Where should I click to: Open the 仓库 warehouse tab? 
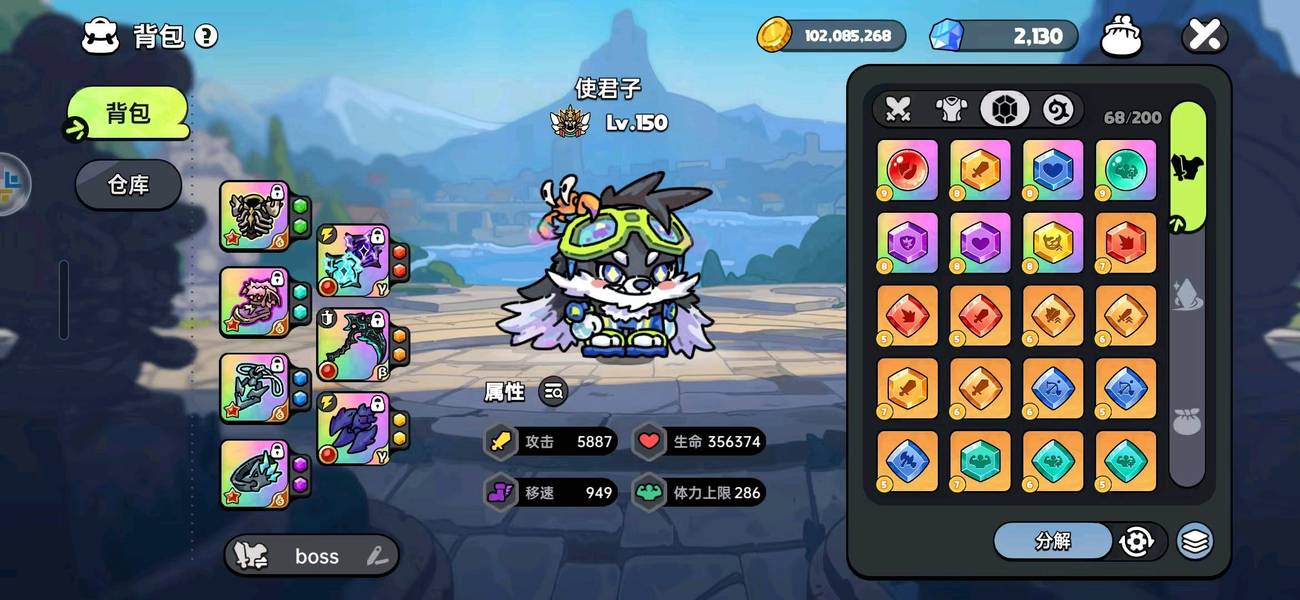[128, 185]
